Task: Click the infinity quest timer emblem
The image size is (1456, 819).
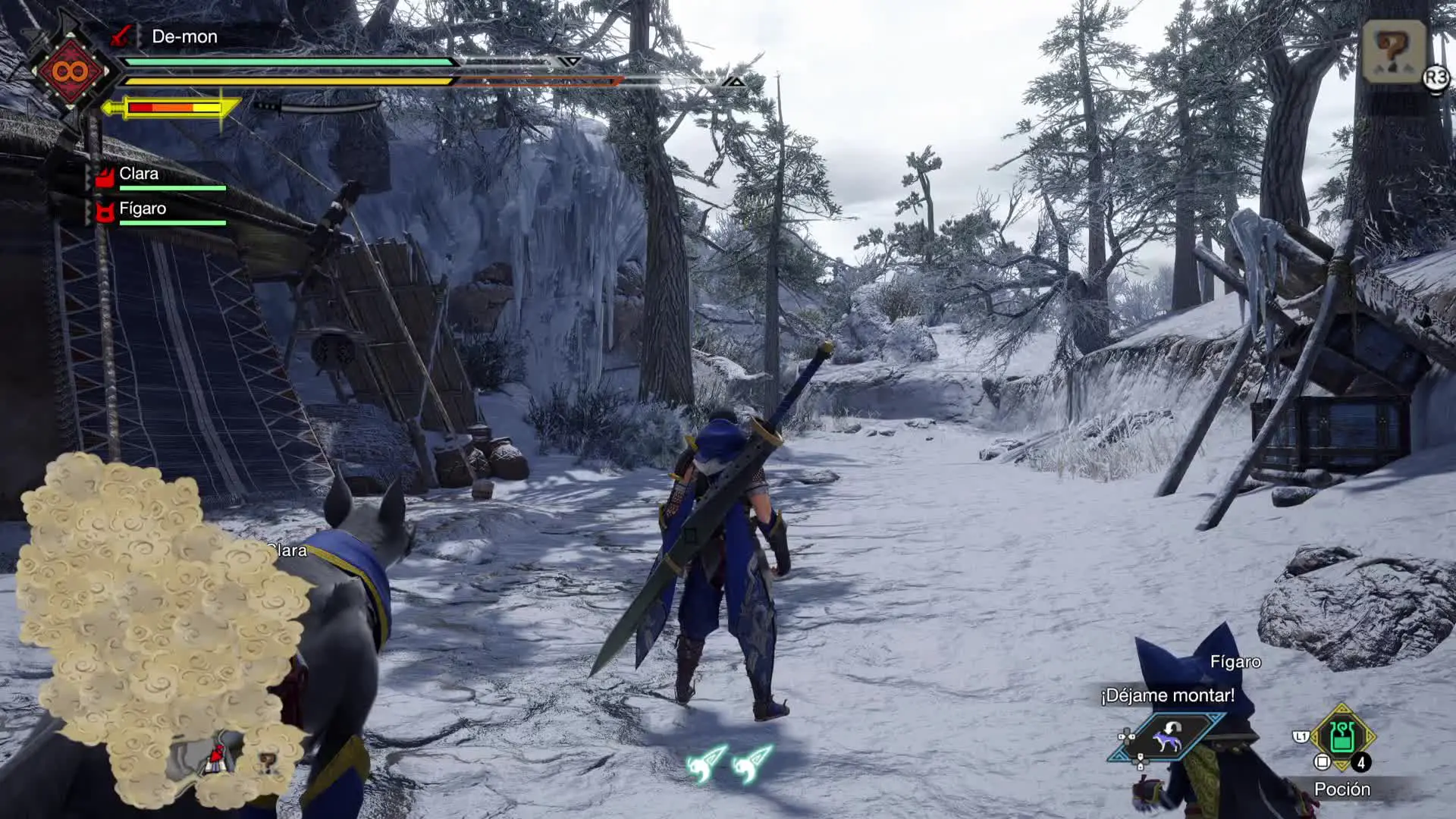Action: pos(70,72)
